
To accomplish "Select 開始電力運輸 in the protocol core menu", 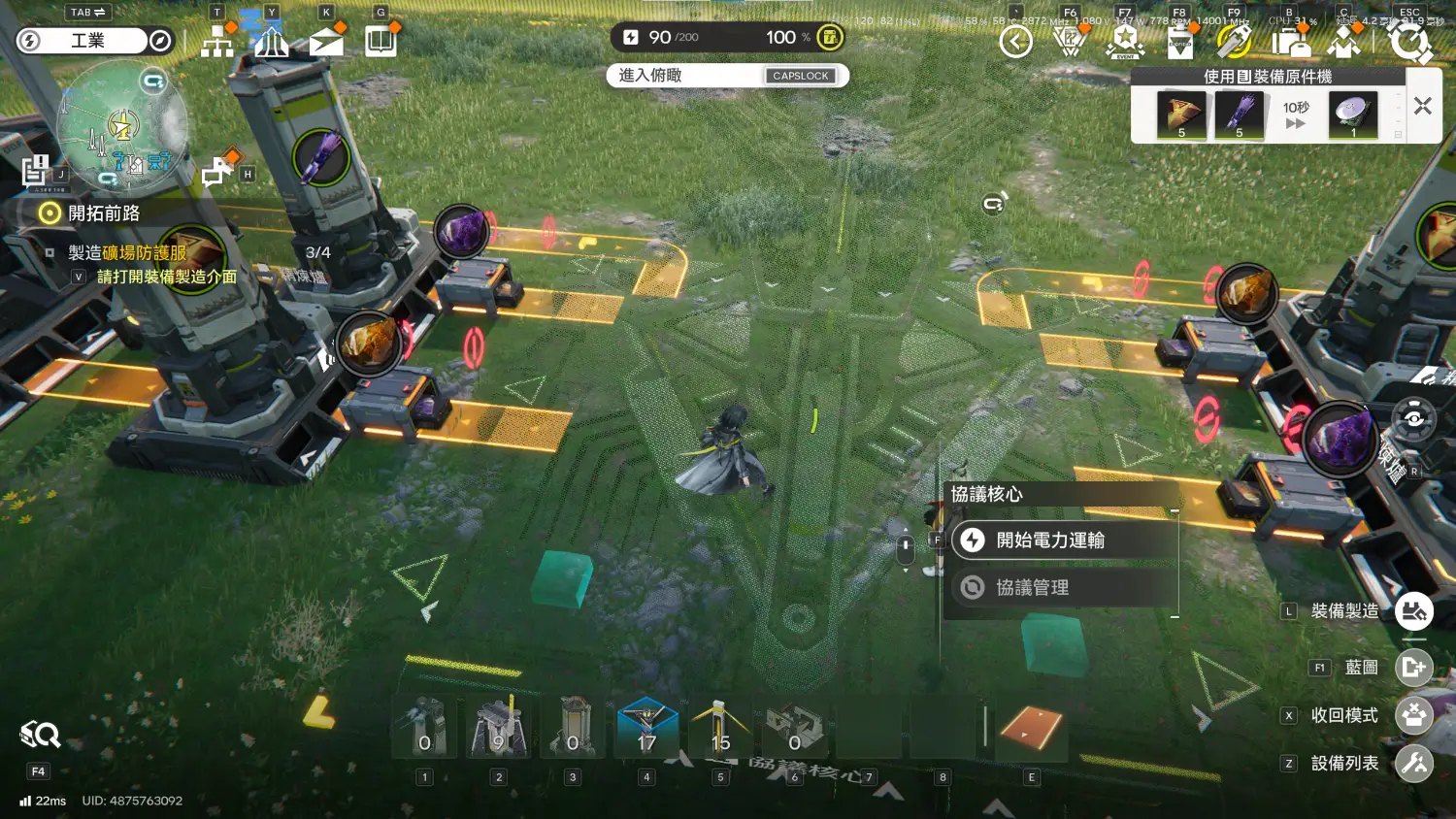I will [x=1050, y=541].
